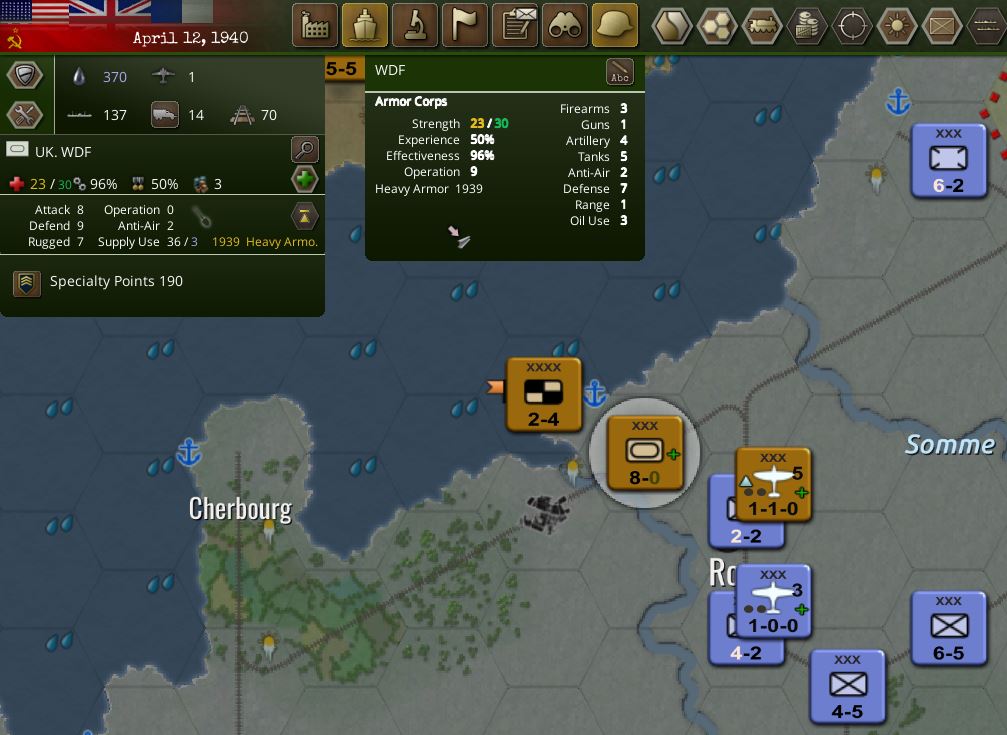
Task: Toggle the helmet toolbar button
Action: click(615, 25)
